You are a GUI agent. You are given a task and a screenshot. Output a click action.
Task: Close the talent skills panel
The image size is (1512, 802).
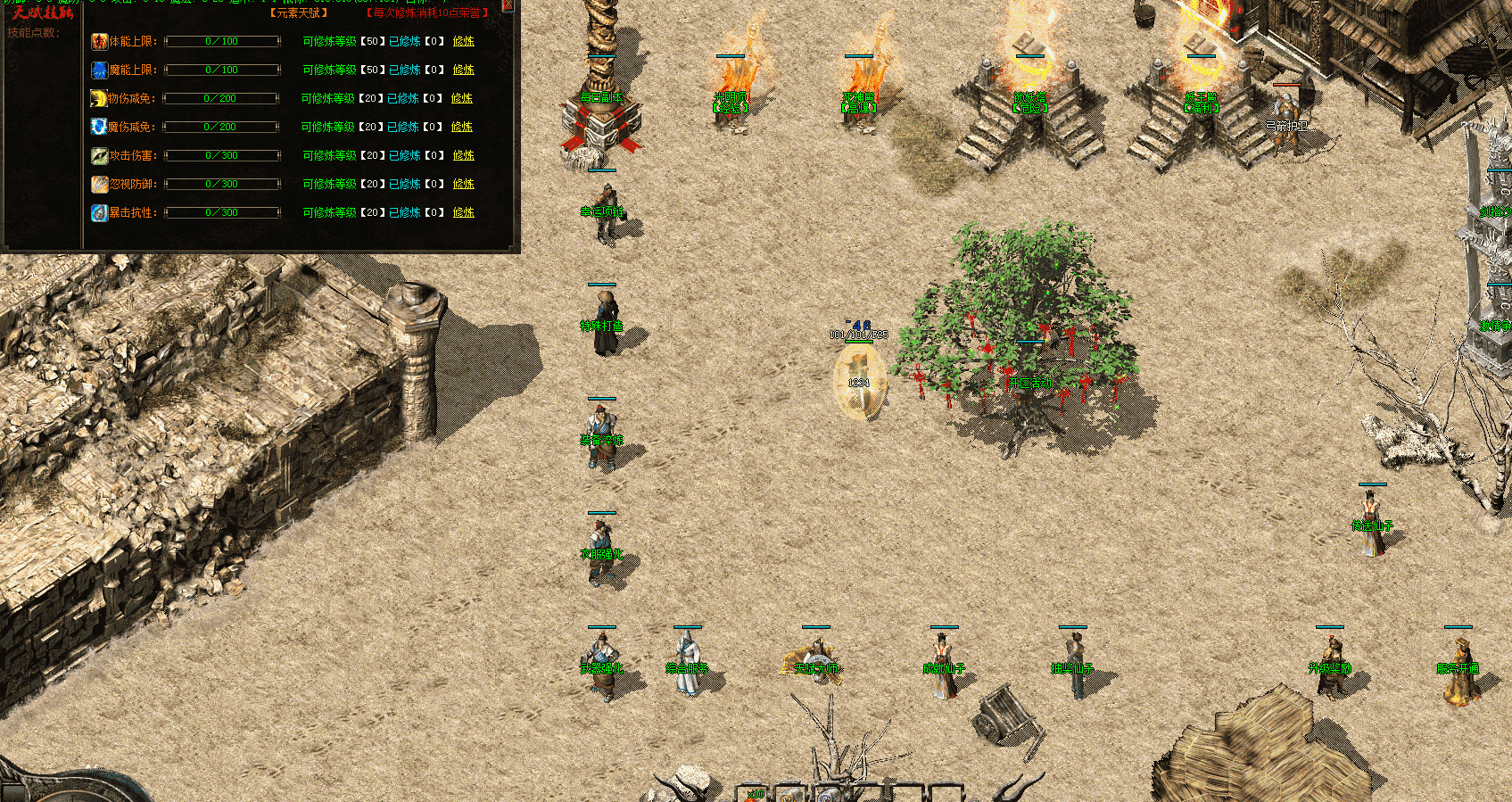(508, 4)
